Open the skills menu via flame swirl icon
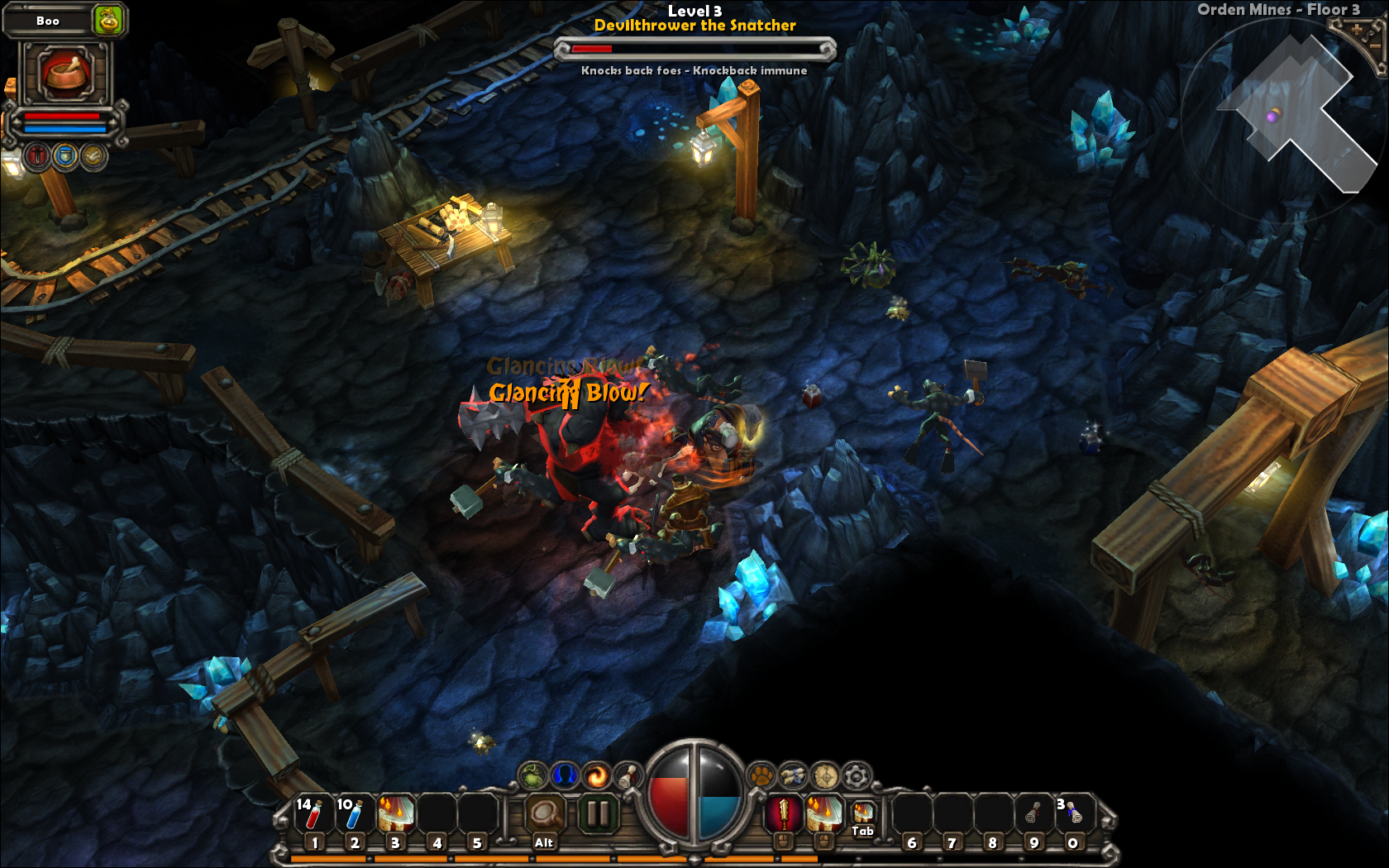1389x868 pixels. (x=595, y=777)
